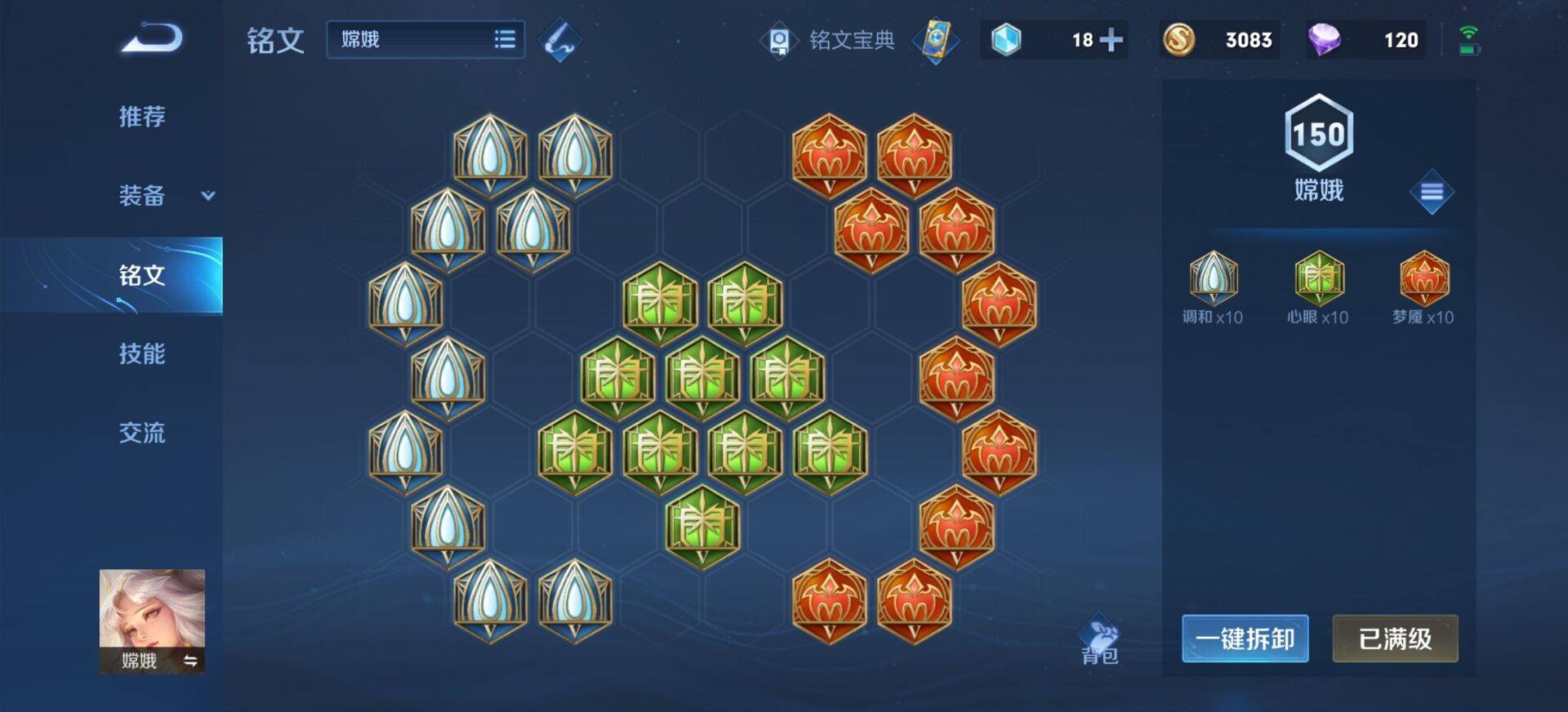This screenshot has width=1568, height=712.
Task: Switch to the 技能 tab
Action: [140, 355]
